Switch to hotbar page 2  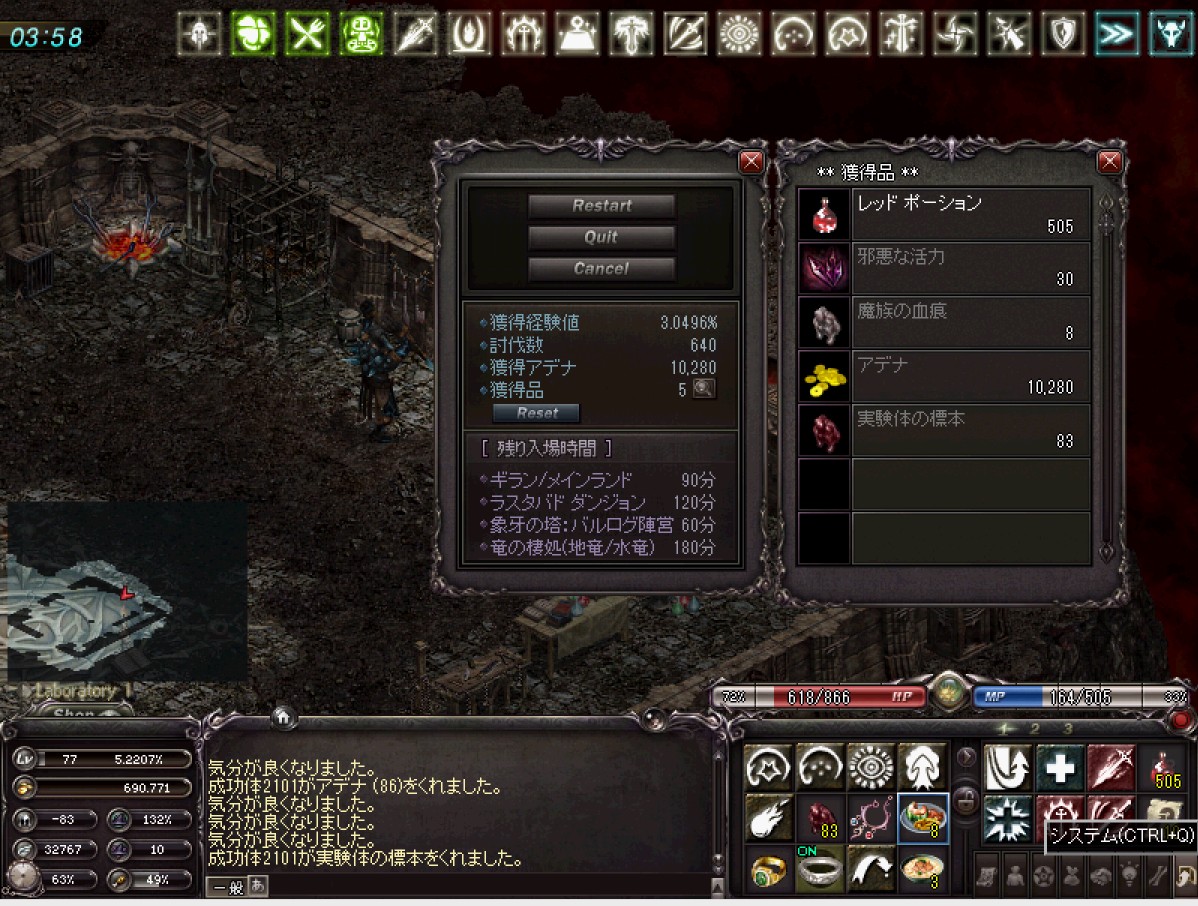click(x=1035, y=729)
